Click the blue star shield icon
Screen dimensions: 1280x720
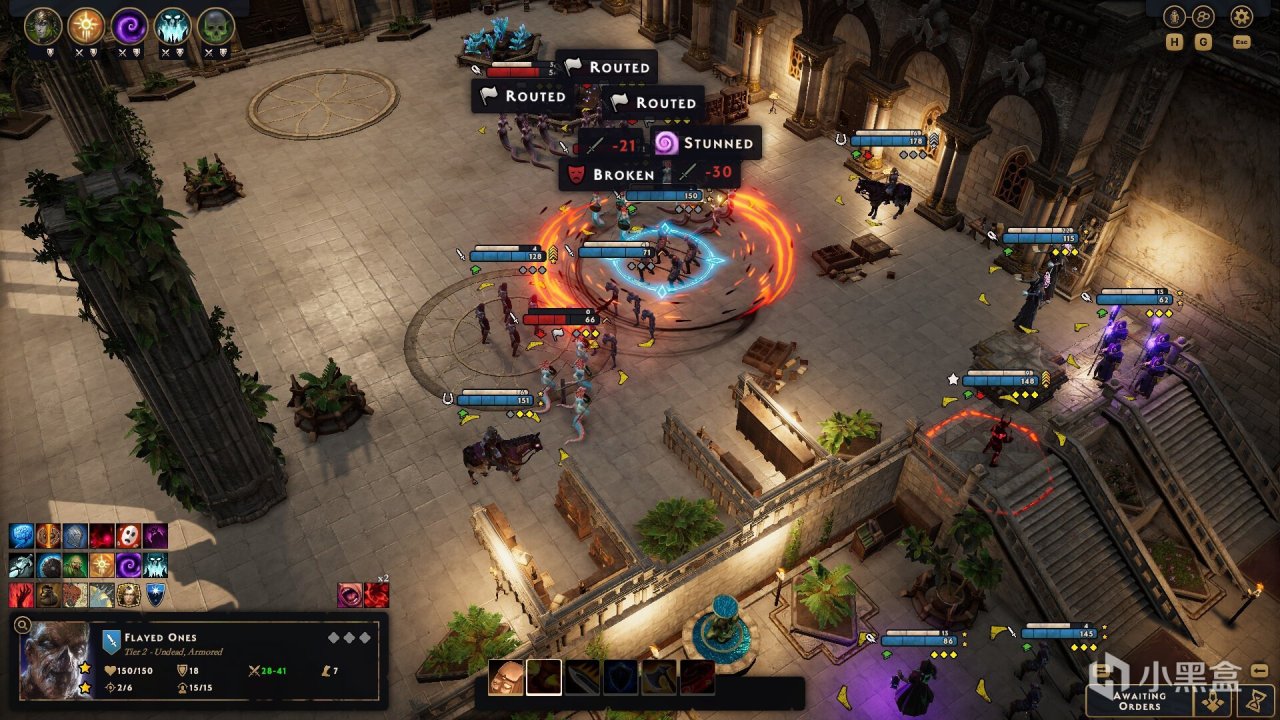coord(155,595)
